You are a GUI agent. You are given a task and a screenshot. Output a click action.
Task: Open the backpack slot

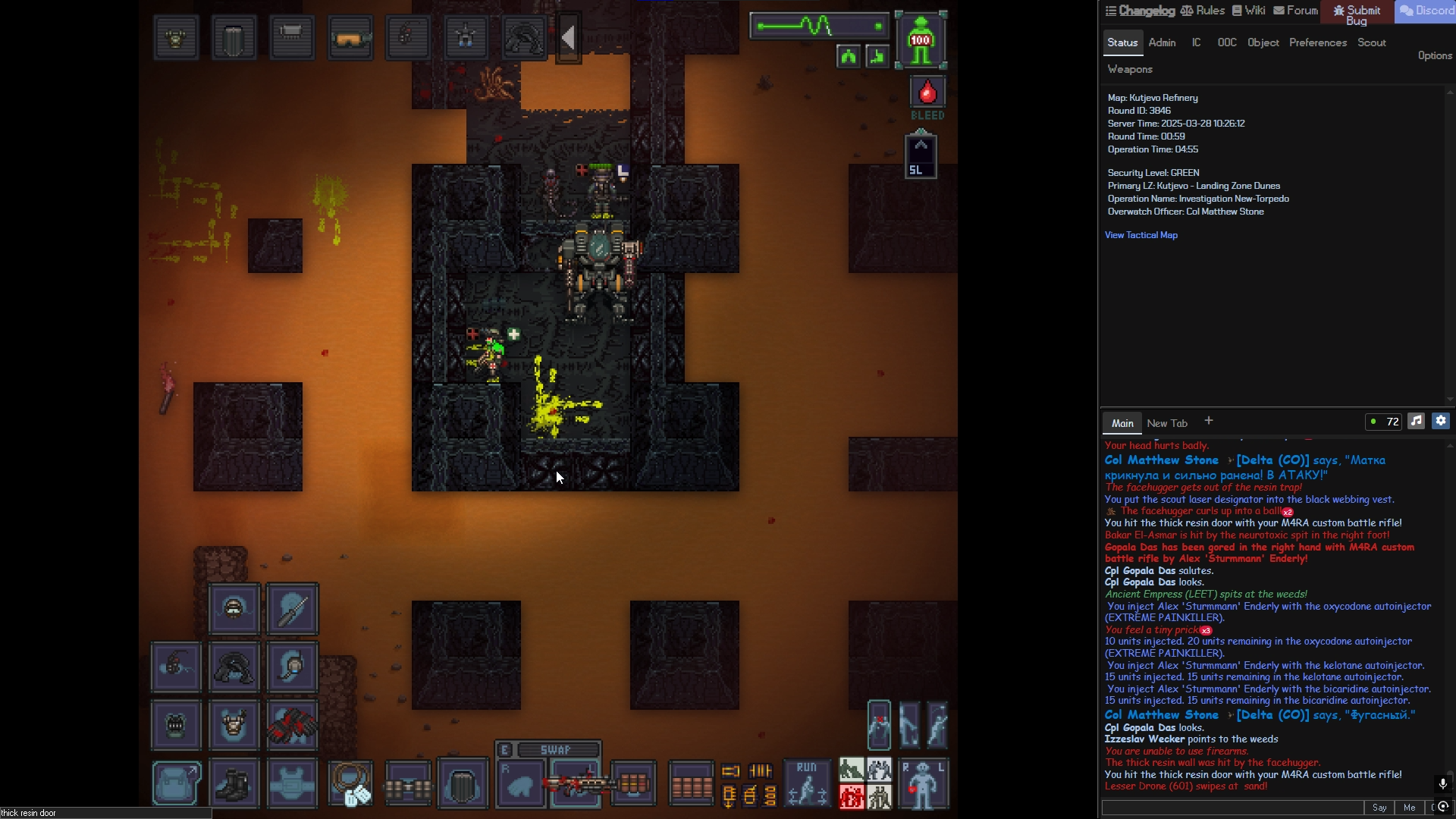176,784
